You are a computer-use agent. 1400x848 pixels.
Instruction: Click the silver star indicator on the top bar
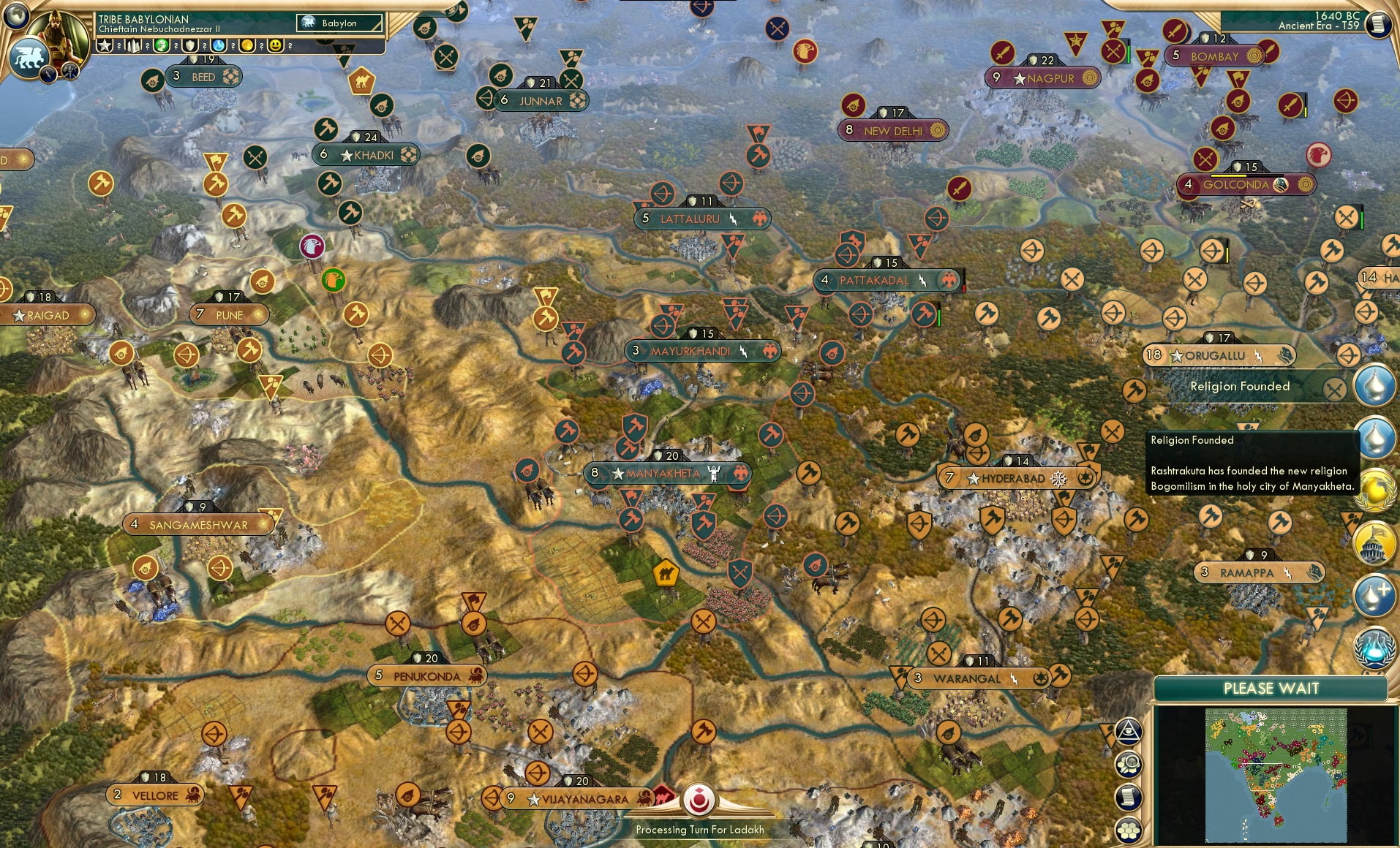(x=106, y=45)
